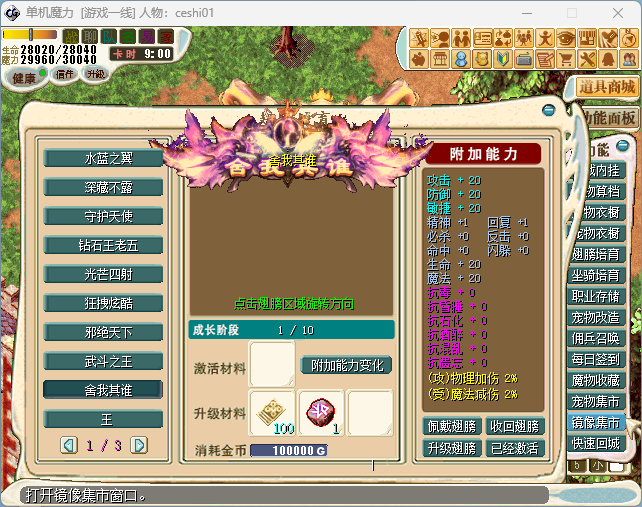Viewport: 642px width, 507px height.
Task: Pick the 钻石王老五 list entry
Action: tap(107, 245)
